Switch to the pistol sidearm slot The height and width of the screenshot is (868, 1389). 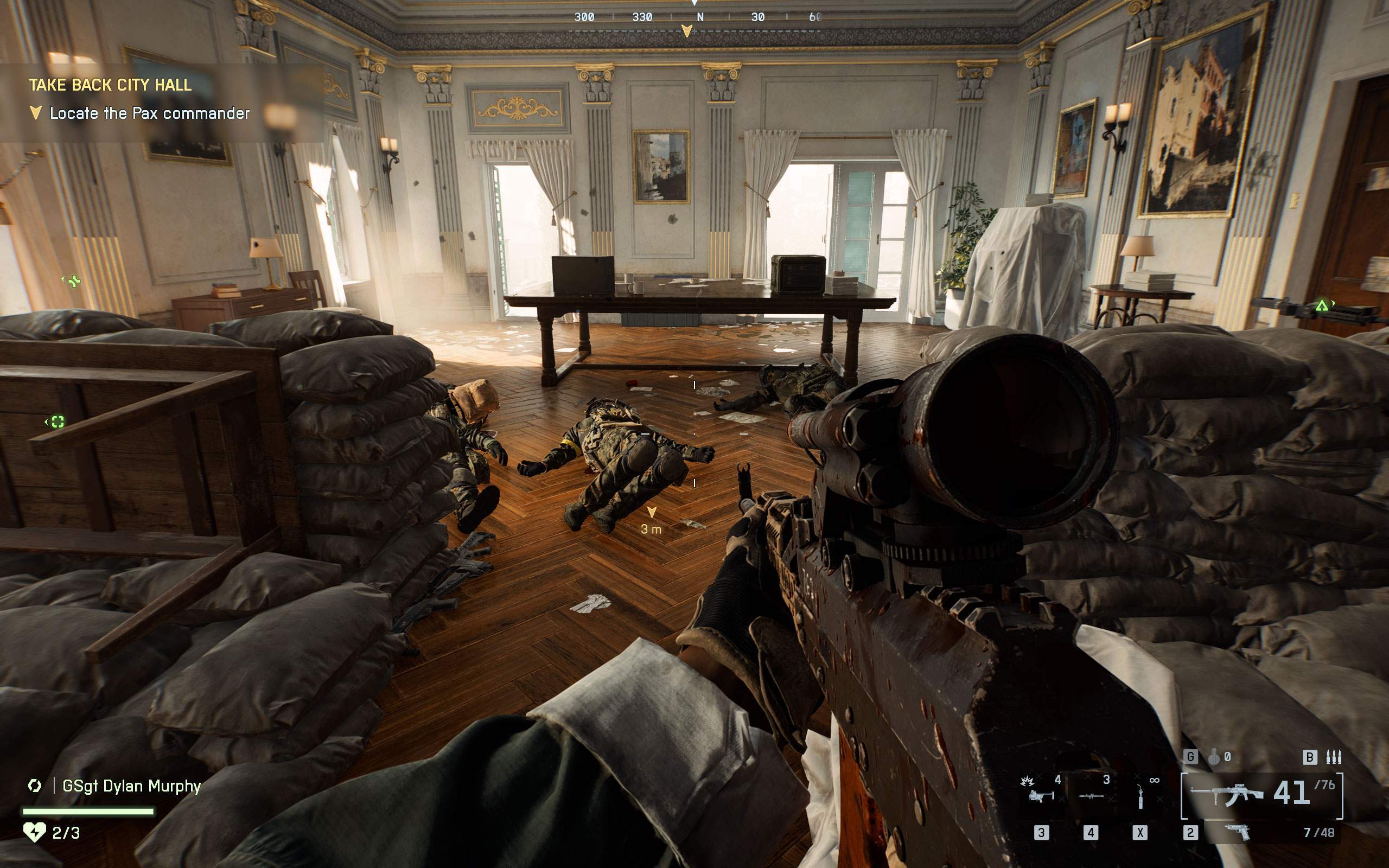click(x=1238, y=831)
